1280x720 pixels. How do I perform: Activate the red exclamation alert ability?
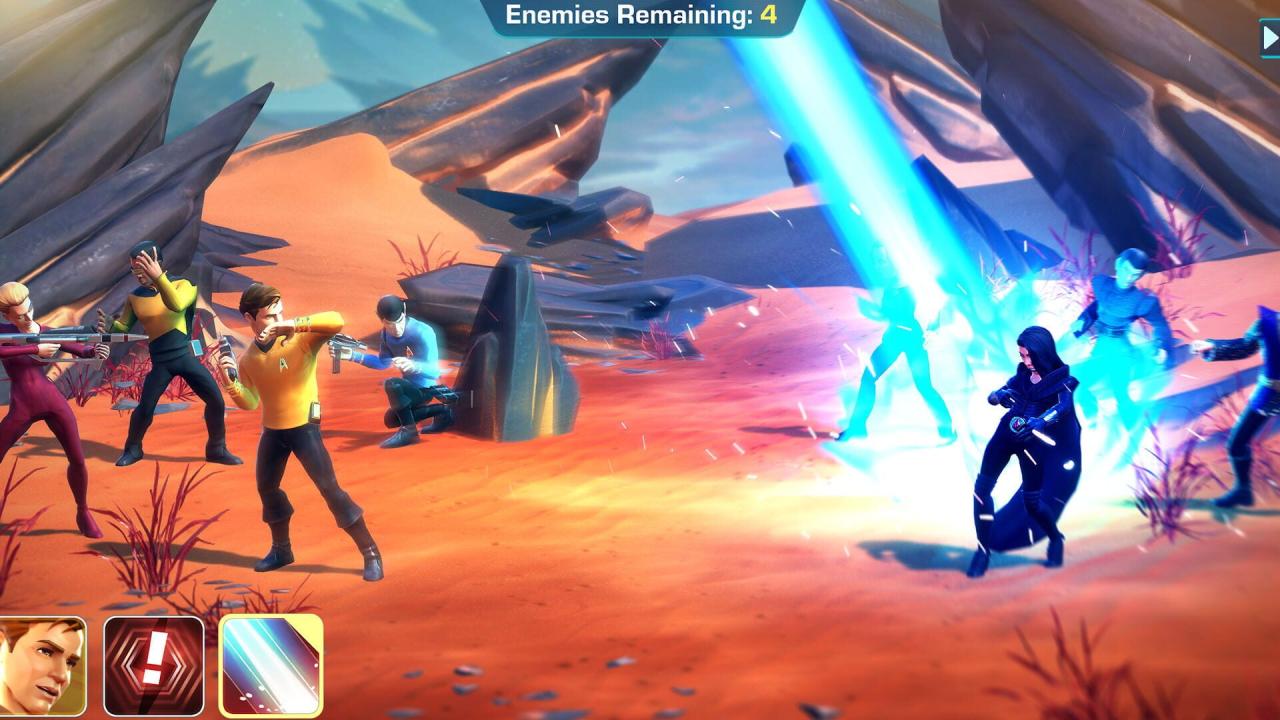[x=154, y=665]
